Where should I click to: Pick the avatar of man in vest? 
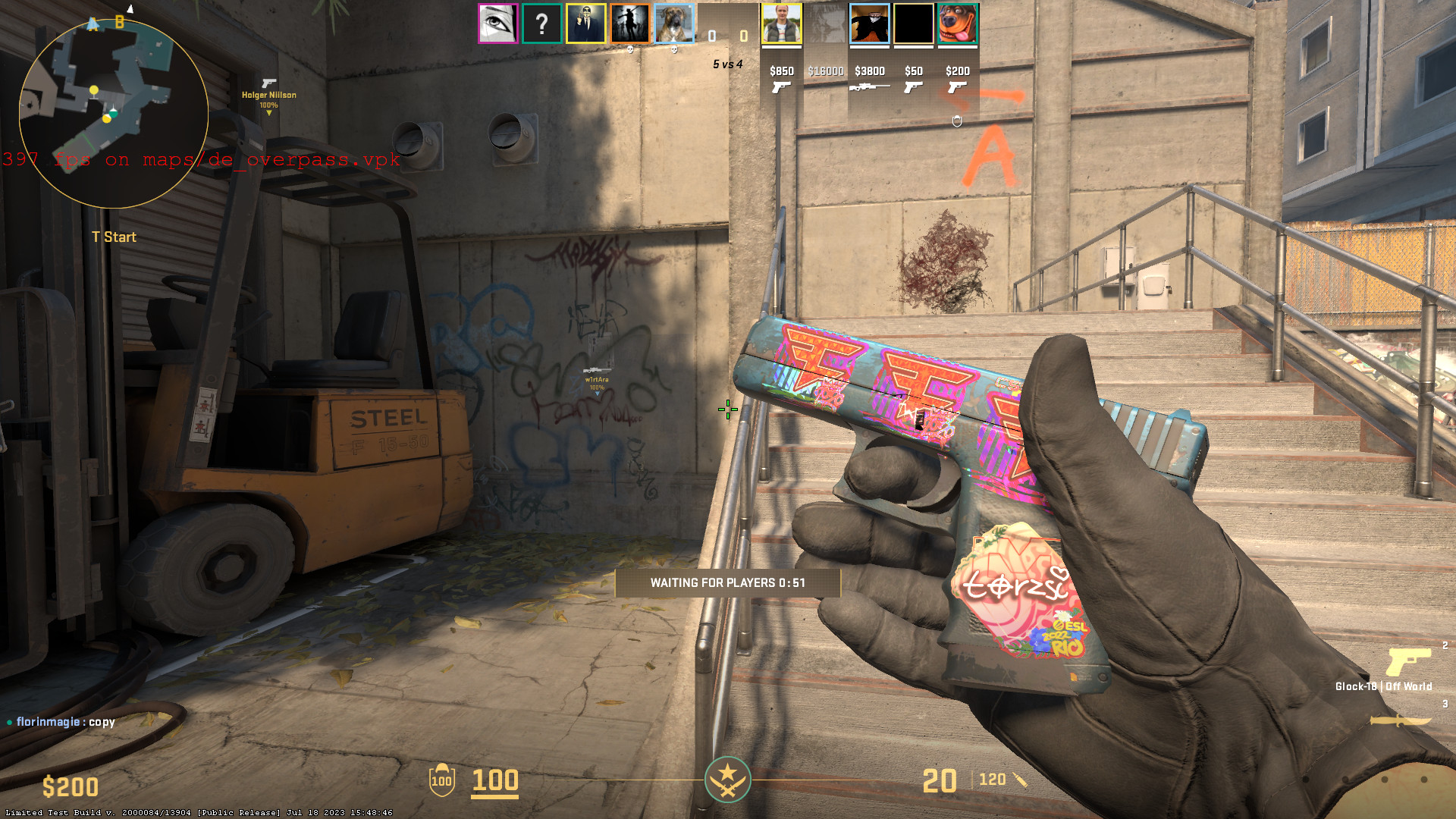781,24
